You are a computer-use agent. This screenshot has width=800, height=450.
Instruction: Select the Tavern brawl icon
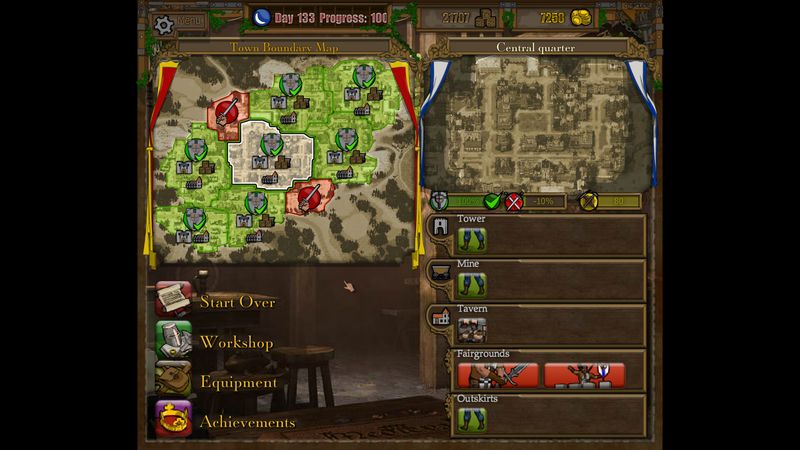pyautogui.click(x=472, y=330)
